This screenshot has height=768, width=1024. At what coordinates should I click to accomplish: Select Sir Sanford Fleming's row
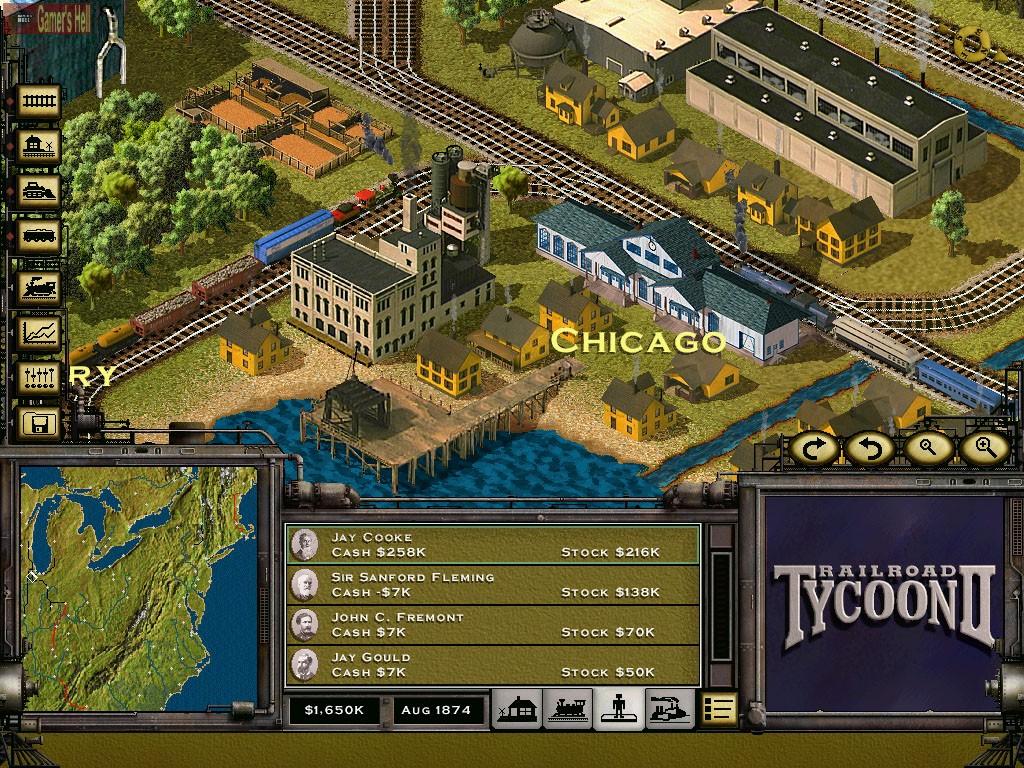click(x=492, y=585)
